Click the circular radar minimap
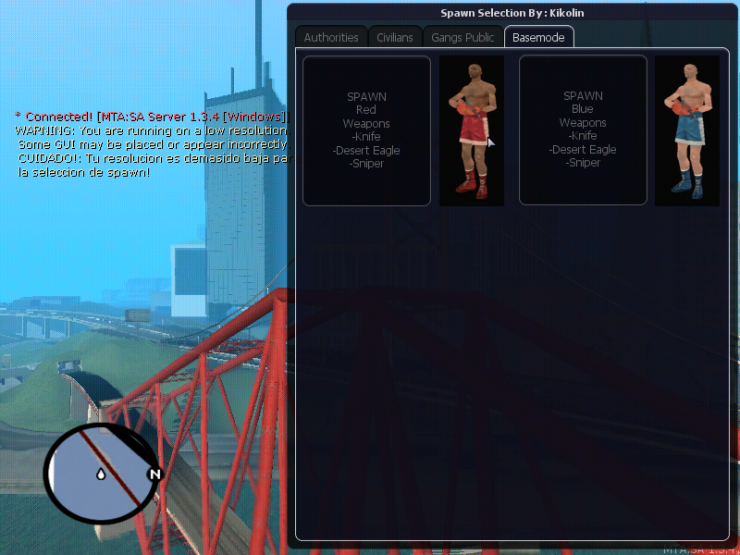740x555 pixels. point(102,472)
